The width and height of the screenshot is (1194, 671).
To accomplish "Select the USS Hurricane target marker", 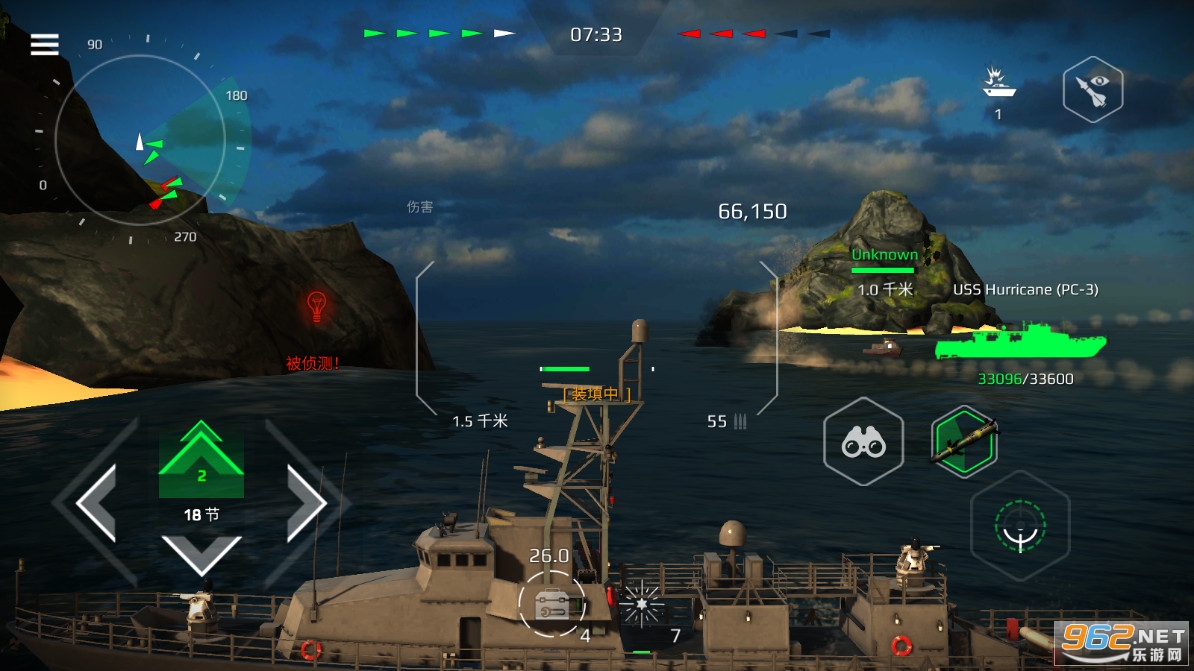I will (x=1020, y=342).
